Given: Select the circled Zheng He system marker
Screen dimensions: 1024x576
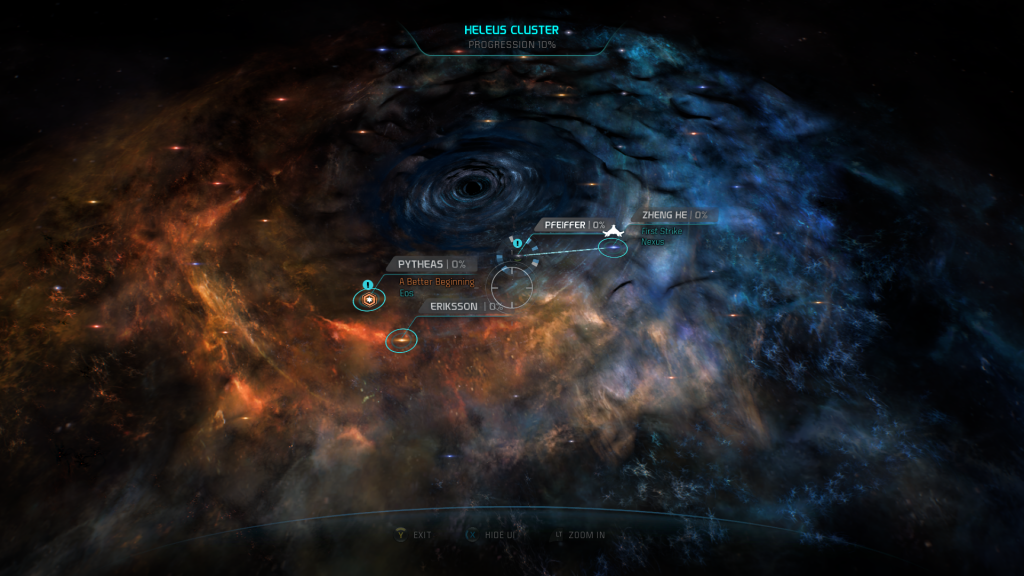Looking at the screenshot, I should point(612,247).
